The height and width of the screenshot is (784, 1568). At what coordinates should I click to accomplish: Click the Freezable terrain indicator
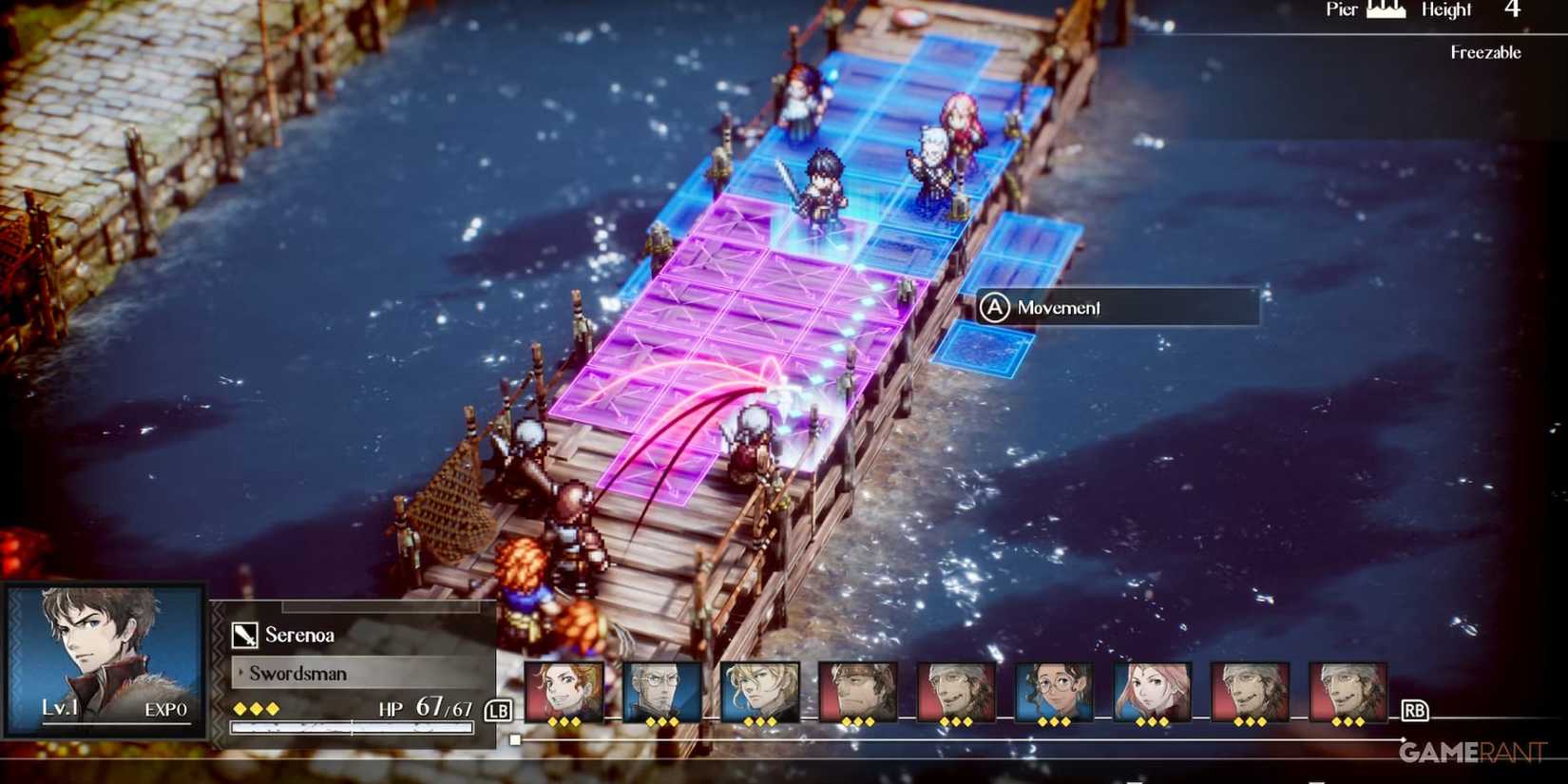pos(1487,52)
